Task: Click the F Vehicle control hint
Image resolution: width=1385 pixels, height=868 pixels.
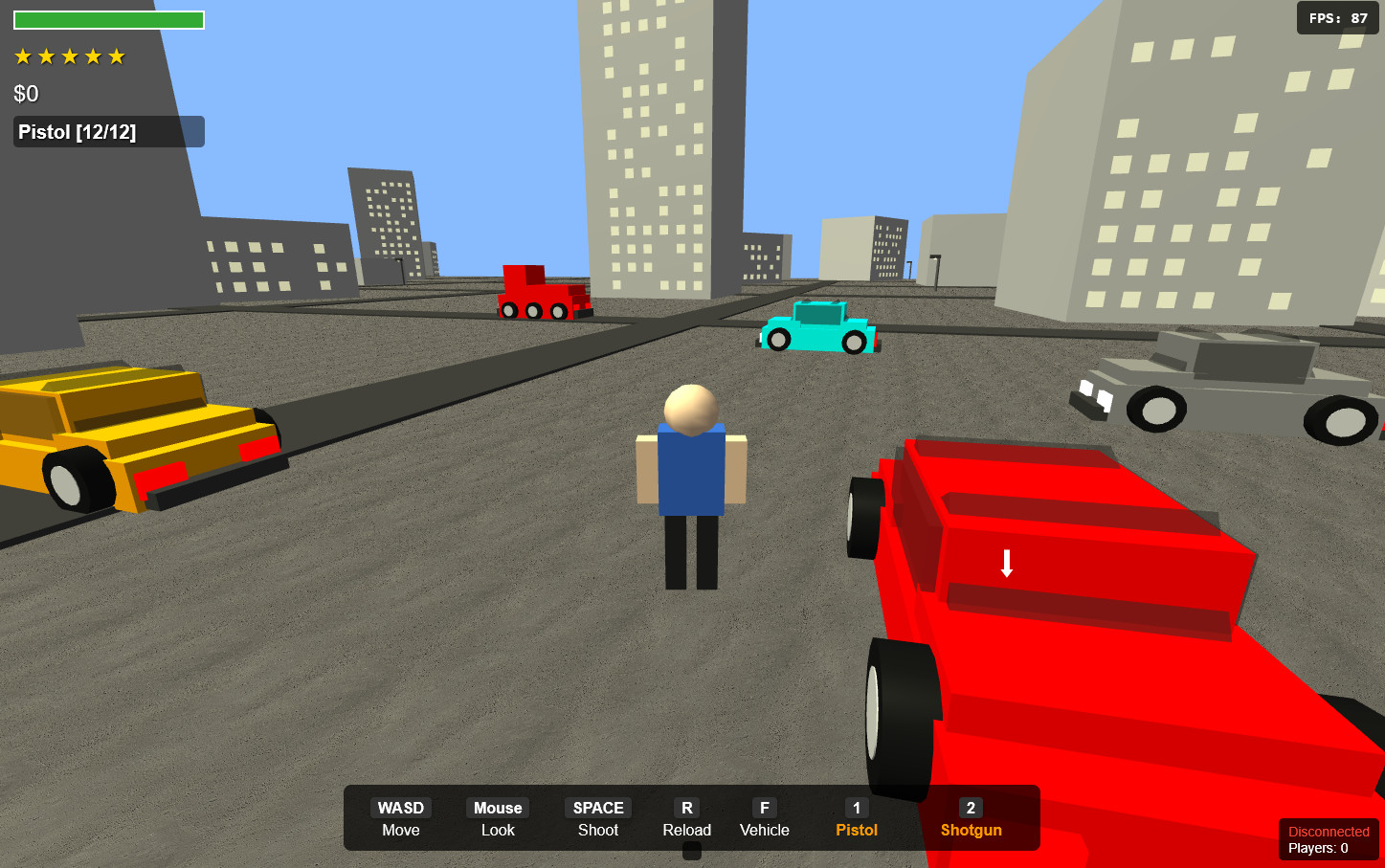Action: coord(763,818)
